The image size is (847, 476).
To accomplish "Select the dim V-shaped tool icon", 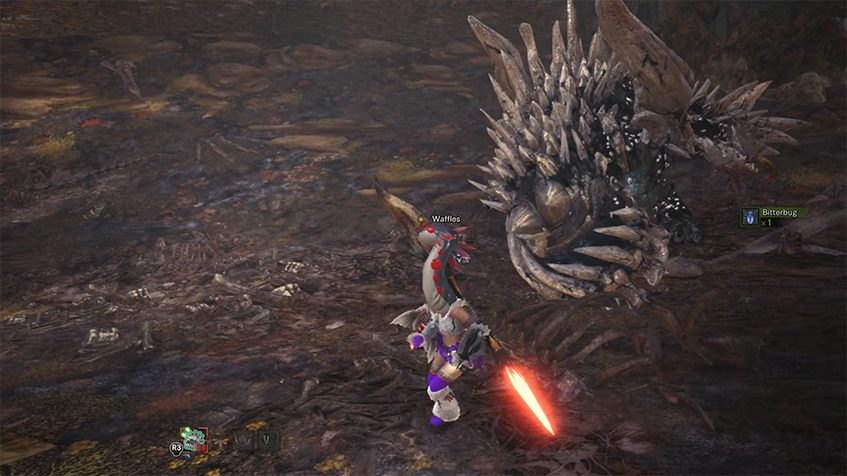I will click(267, 439).
